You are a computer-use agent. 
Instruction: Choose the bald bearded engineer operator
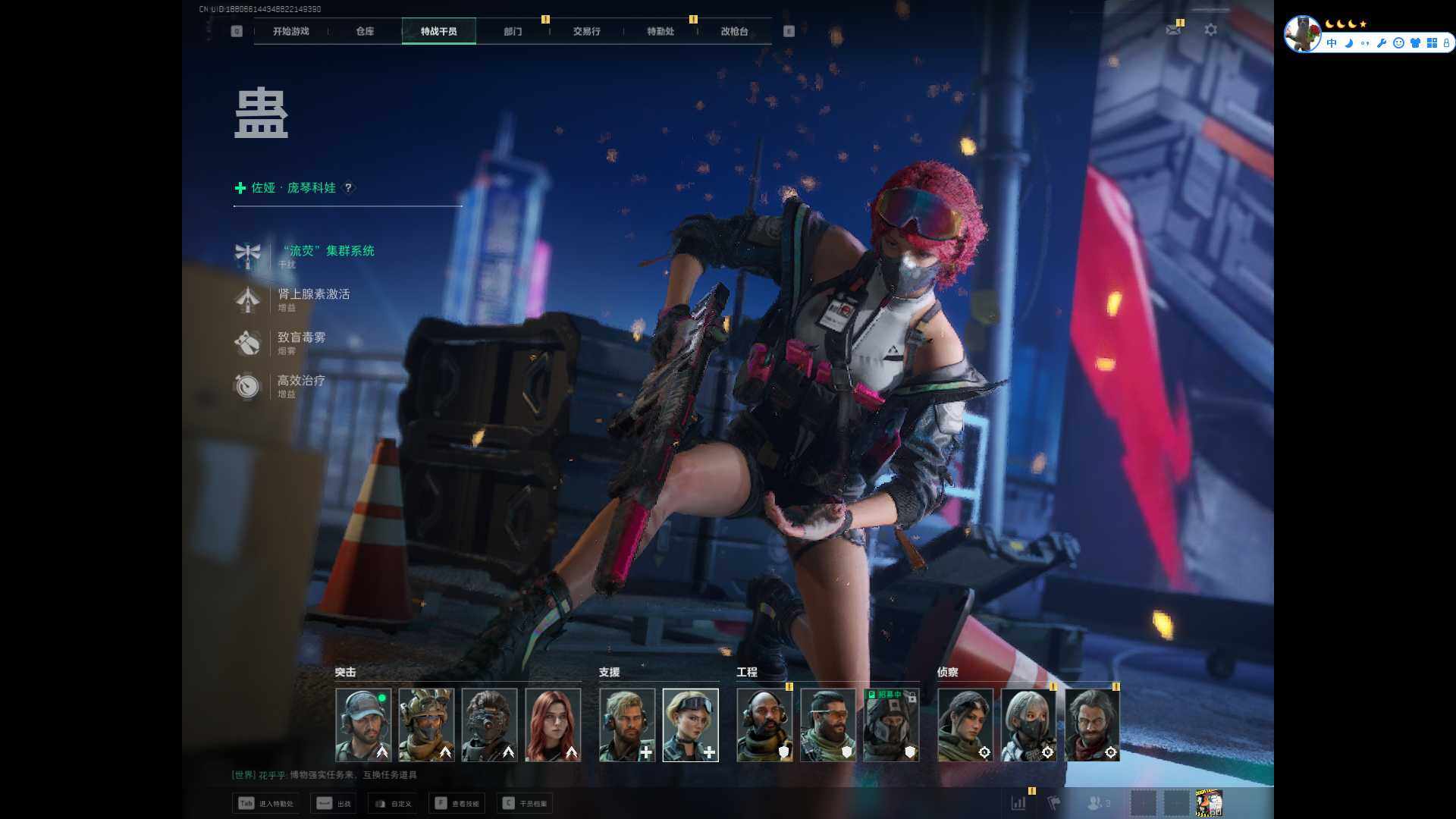[764, 724]
